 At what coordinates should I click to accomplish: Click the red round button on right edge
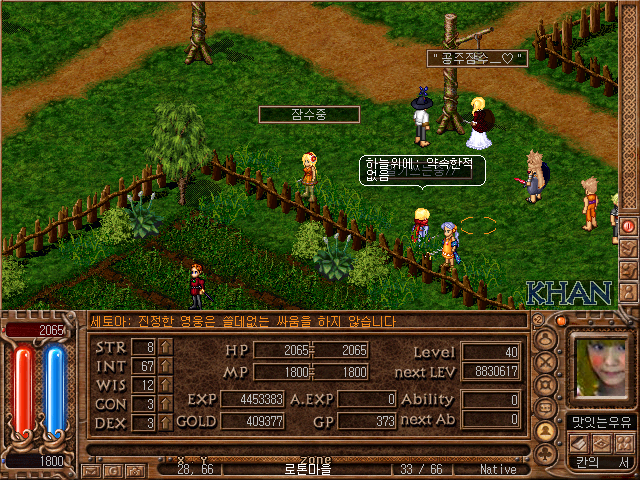629,226
